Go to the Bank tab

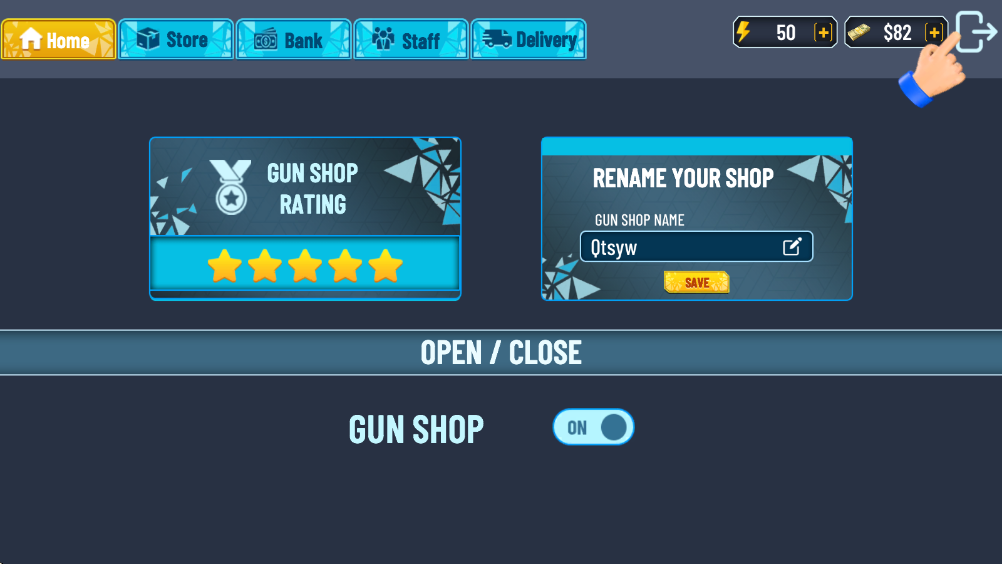coord(293,40)
